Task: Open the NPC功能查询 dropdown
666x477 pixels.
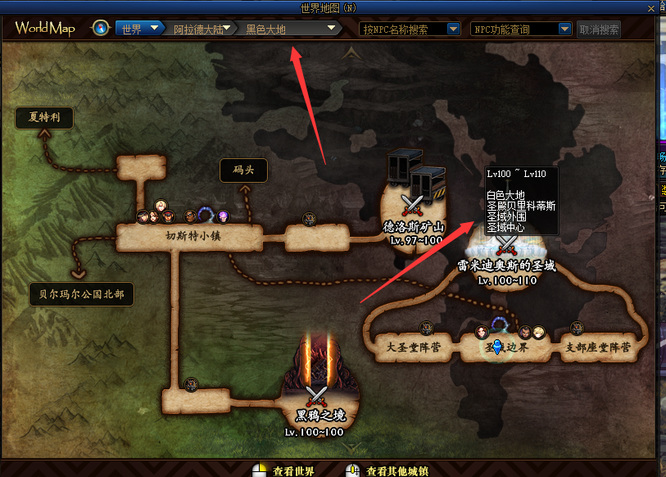Action: pos(521,29)
